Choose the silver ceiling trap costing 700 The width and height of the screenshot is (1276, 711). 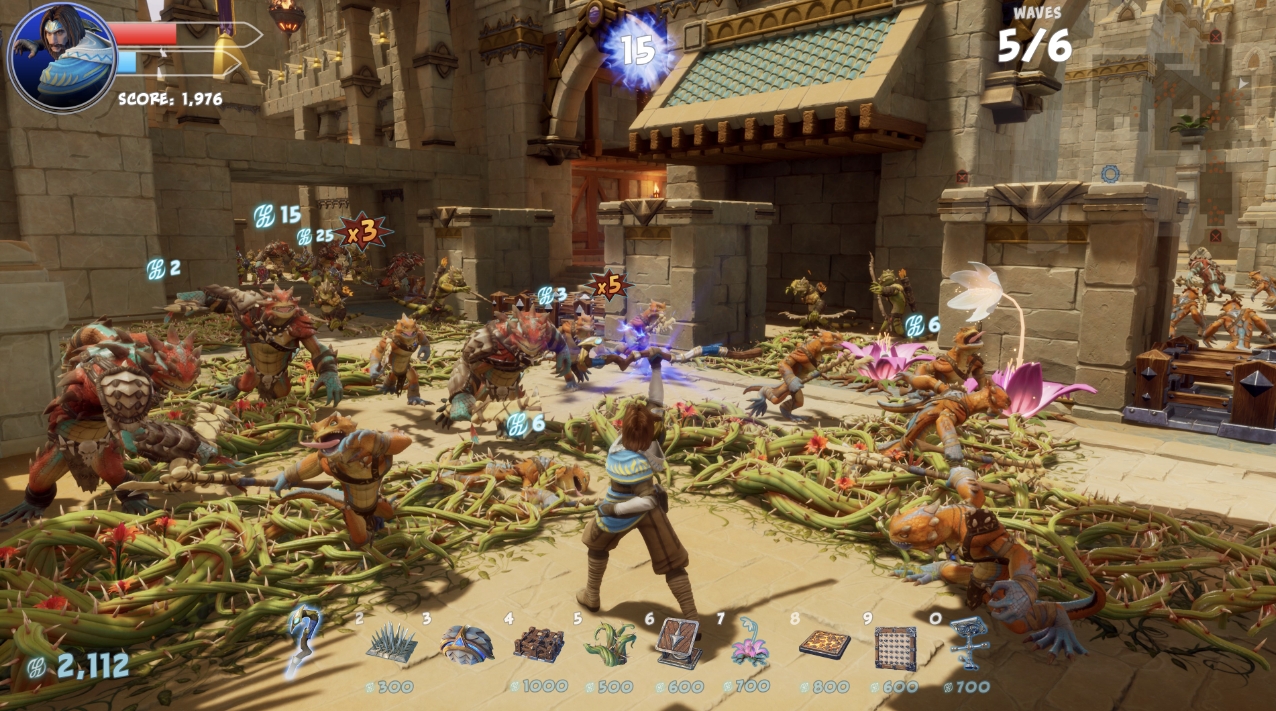(x=968, y=643)
